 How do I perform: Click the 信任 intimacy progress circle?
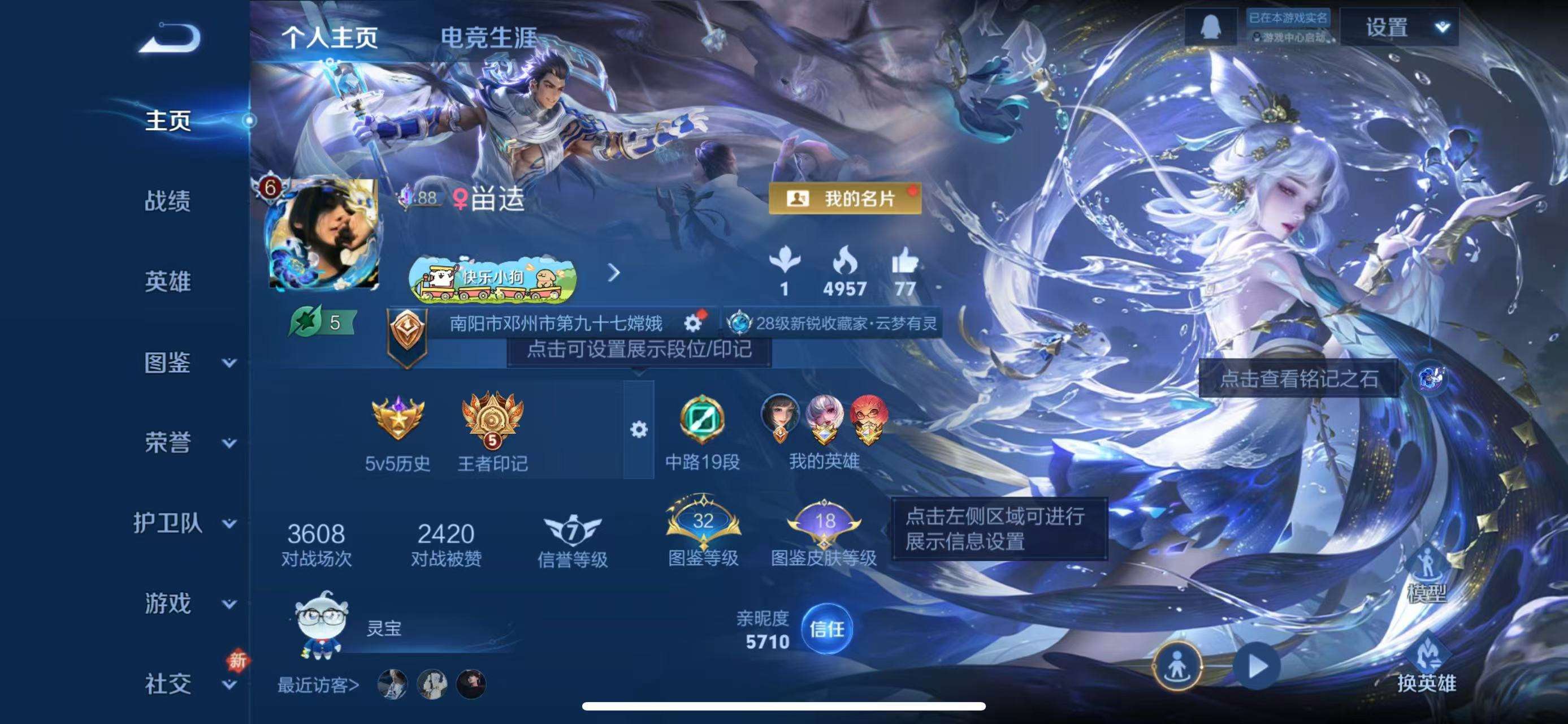(x=826, y=630)
